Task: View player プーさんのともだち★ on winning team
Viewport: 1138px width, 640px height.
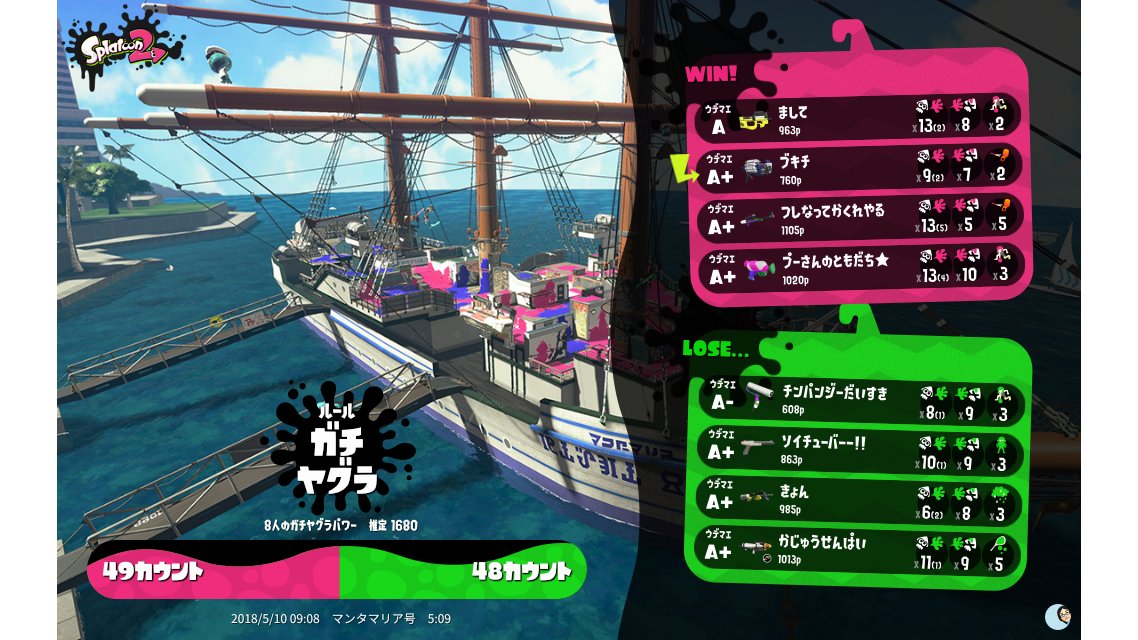Action: (x=860, y=268)
